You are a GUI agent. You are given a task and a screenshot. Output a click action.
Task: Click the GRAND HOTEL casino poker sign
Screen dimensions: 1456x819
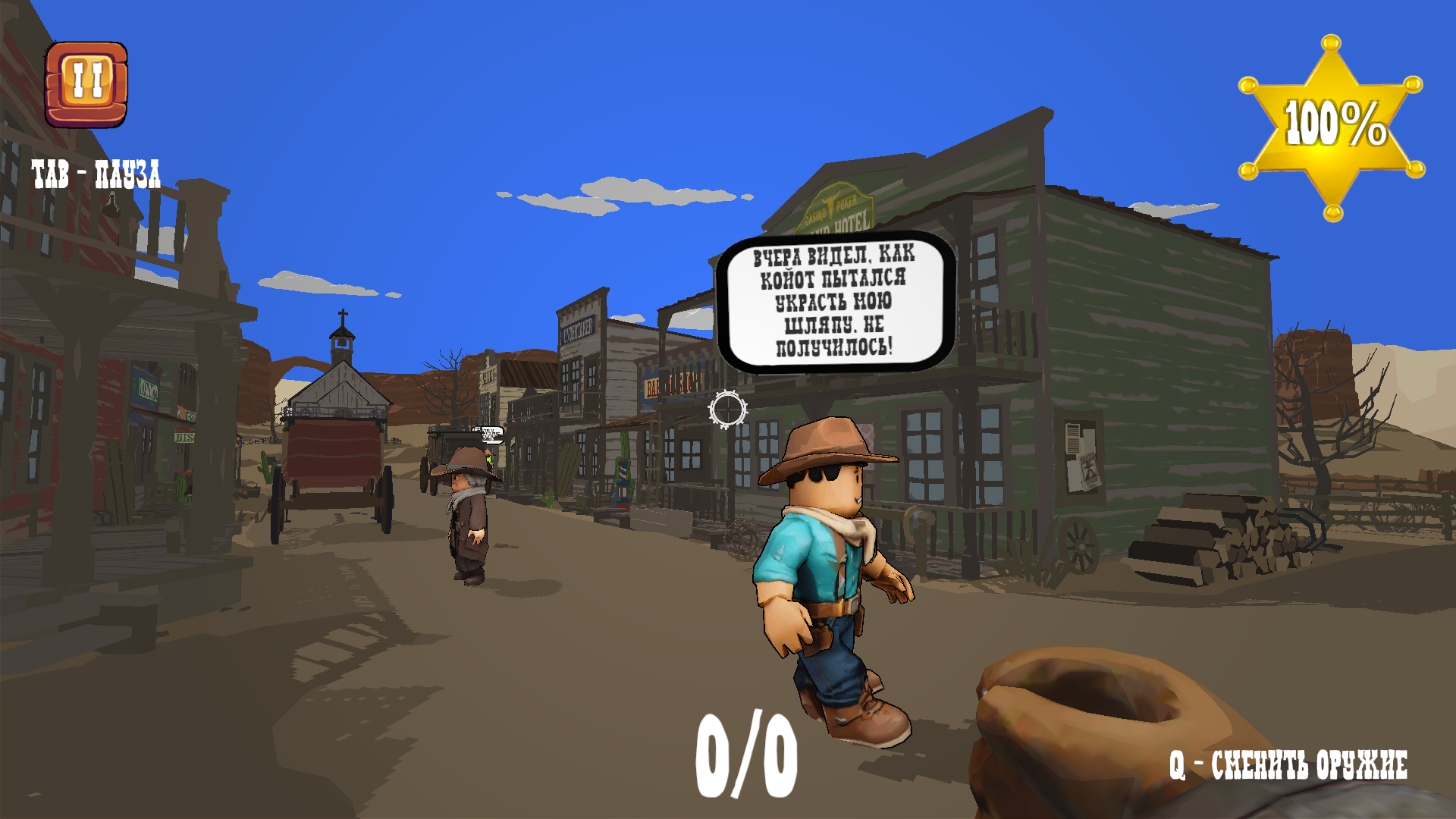838,209
